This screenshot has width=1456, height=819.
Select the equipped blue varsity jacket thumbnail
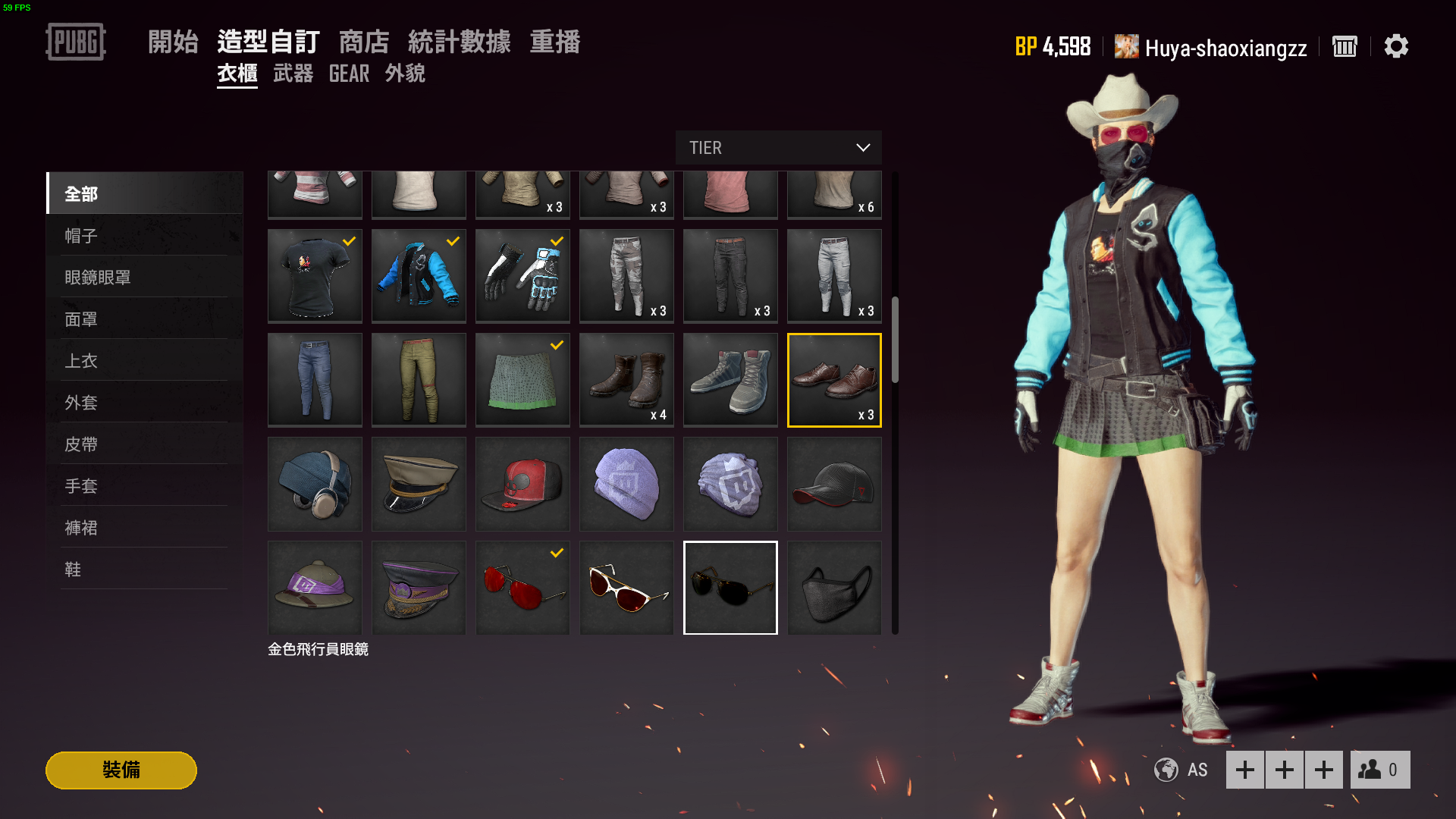coord(418,275)
